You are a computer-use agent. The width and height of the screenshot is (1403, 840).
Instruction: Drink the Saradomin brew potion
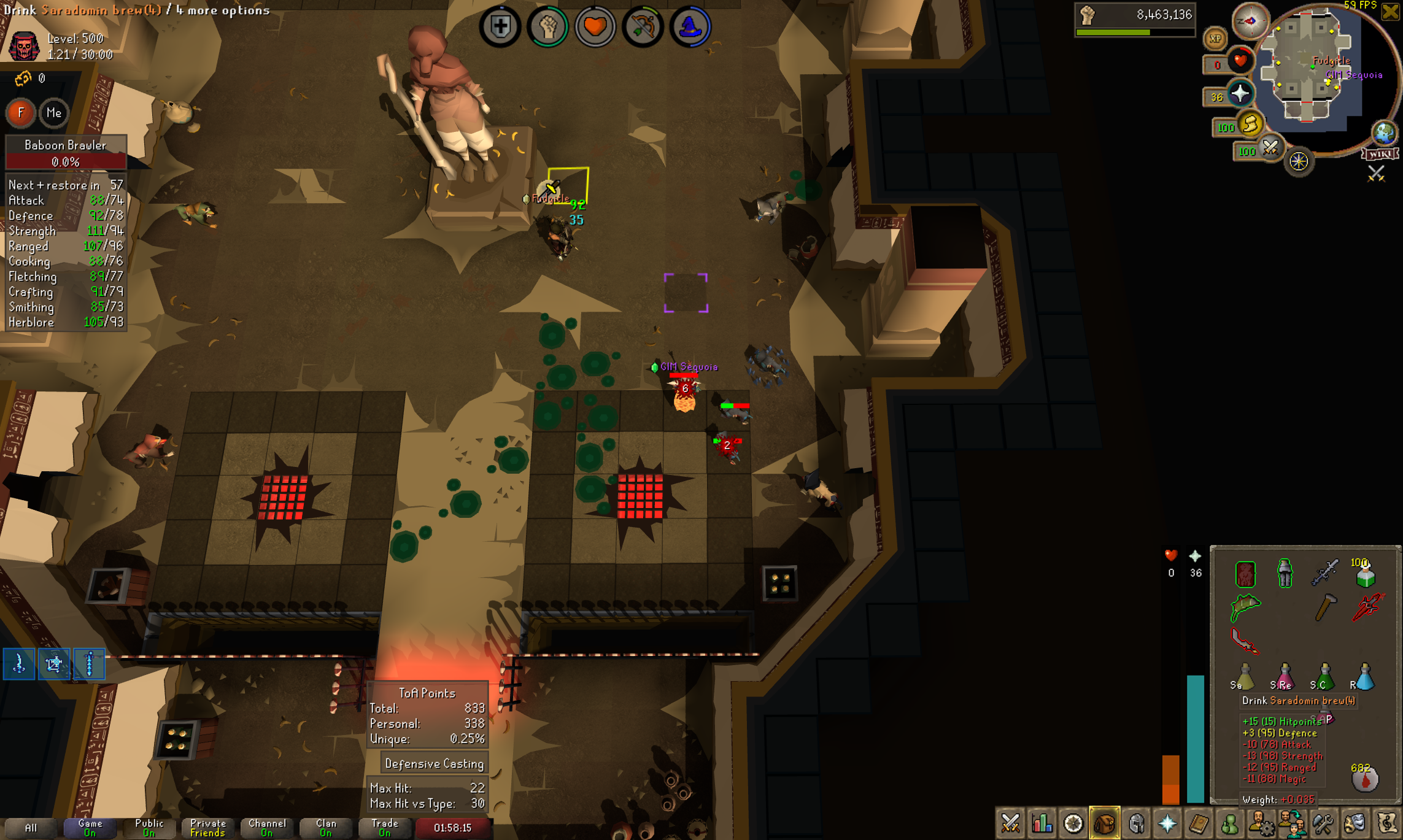coord(1245,677)
